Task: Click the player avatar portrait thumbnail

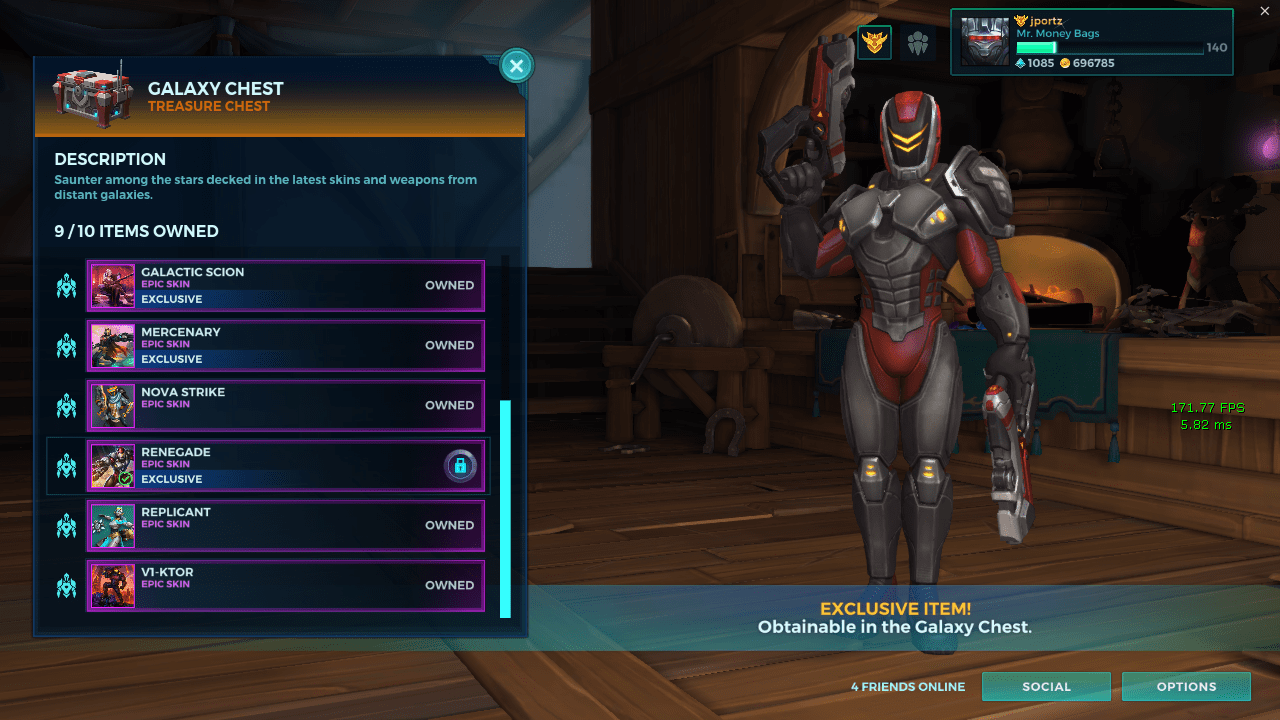Action: click(x=985, y=41)
